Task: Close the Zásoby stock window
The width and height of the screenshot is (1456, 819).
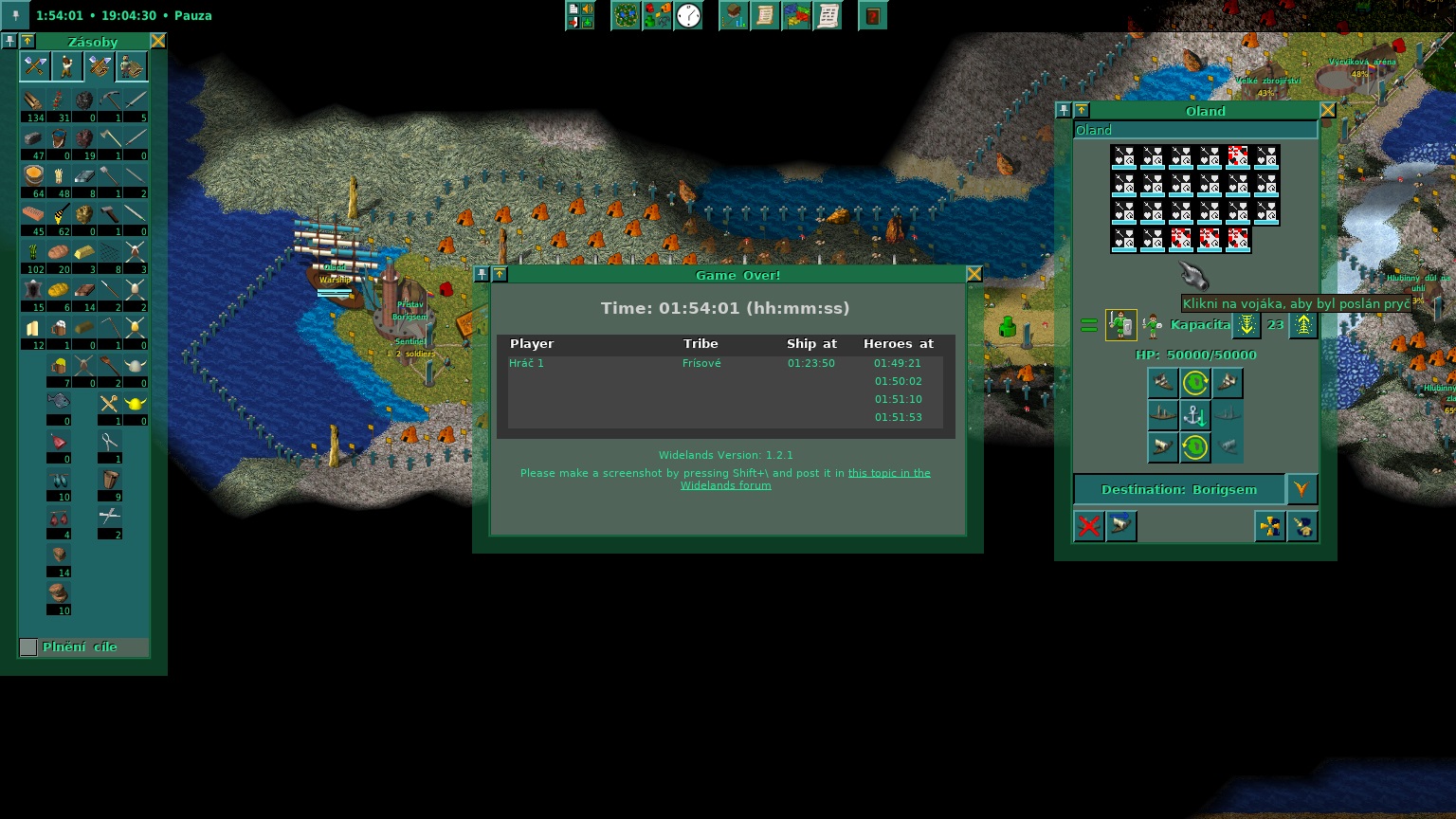Action: 158,41
